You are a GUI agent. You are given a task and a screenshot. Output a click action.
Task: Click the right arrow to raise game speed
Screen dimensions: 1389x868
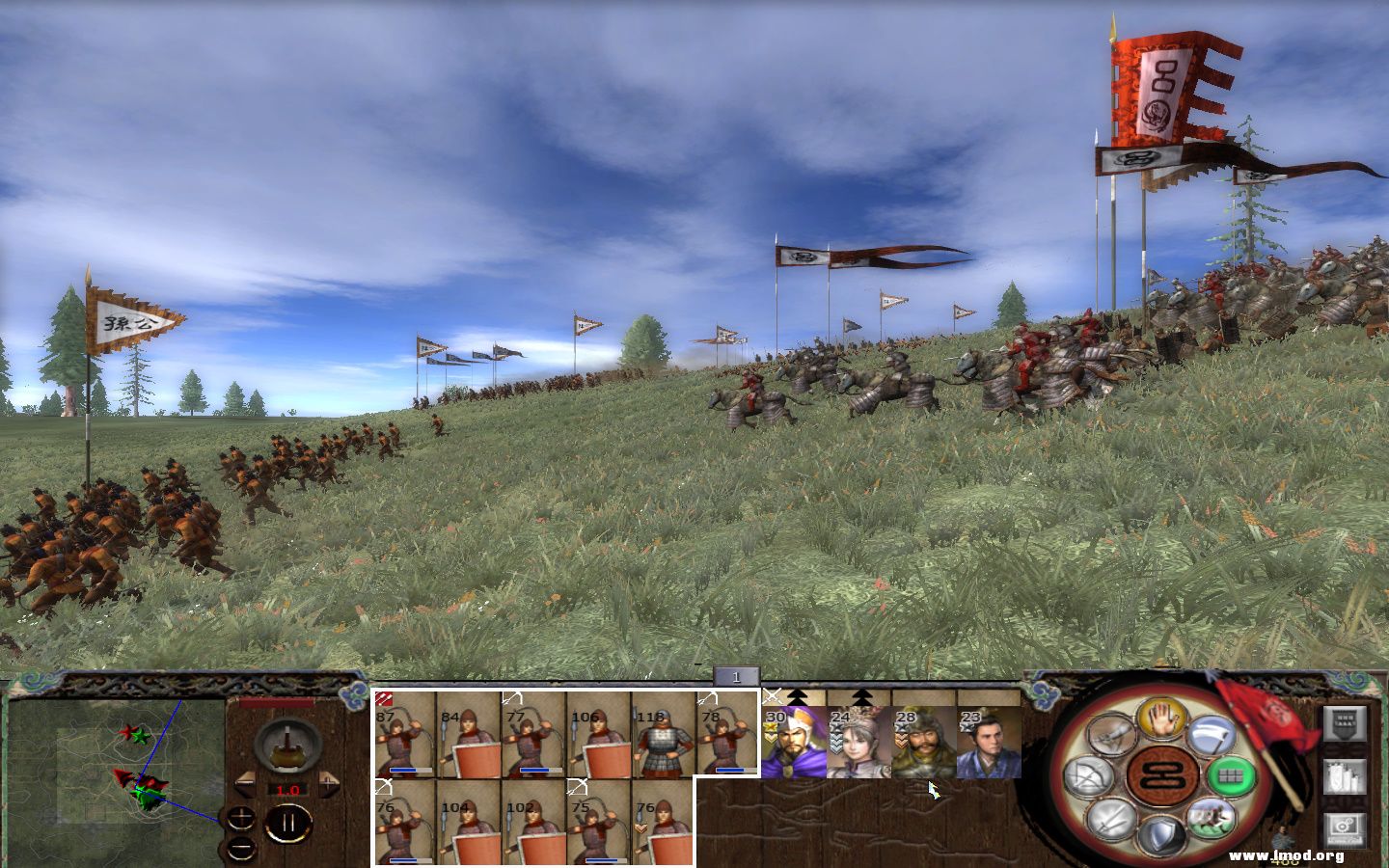pos(329,781)
